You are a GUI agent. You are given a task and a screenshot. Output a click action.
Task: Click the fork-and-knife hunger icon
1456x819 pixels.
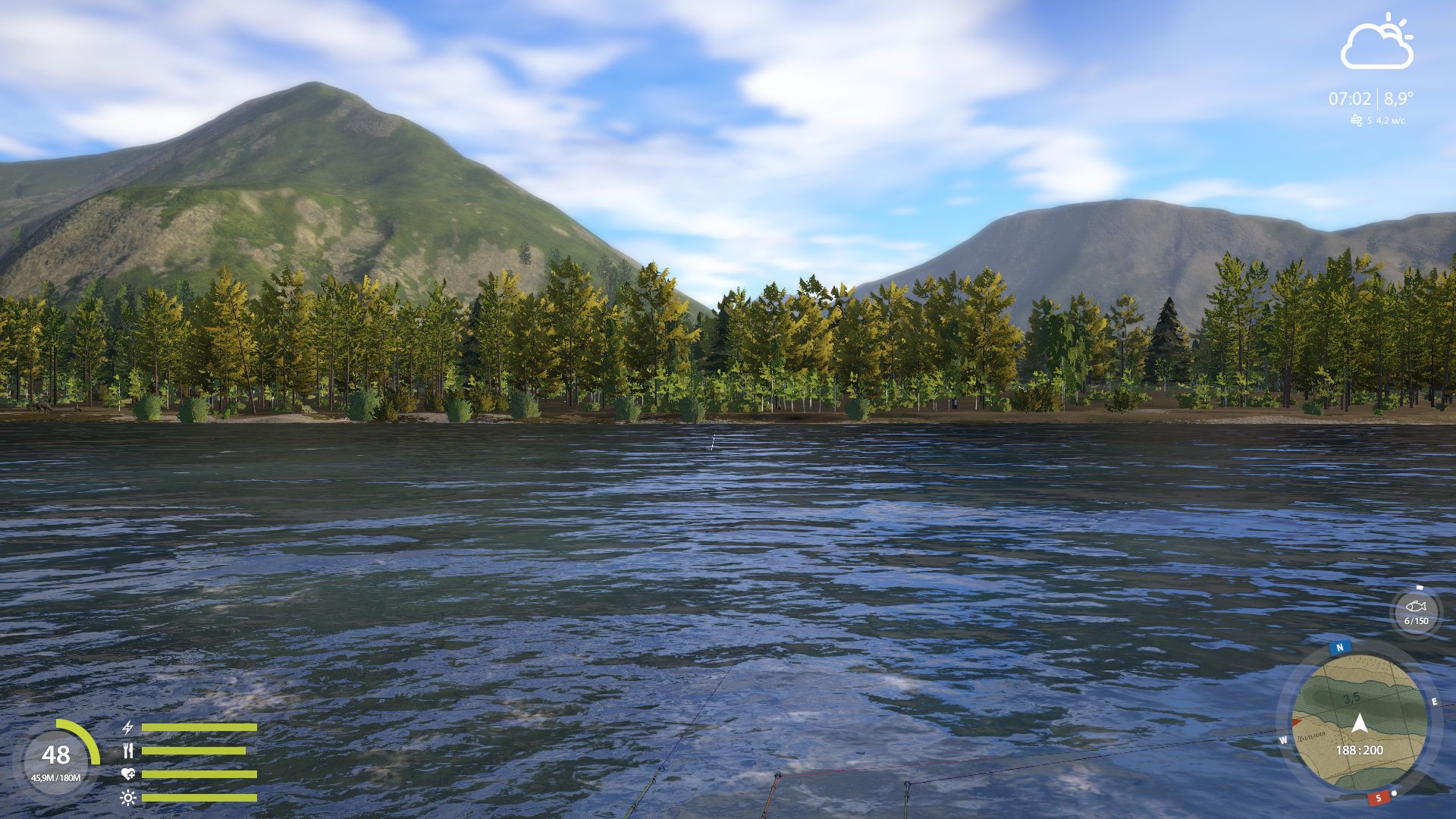point(128,750)
